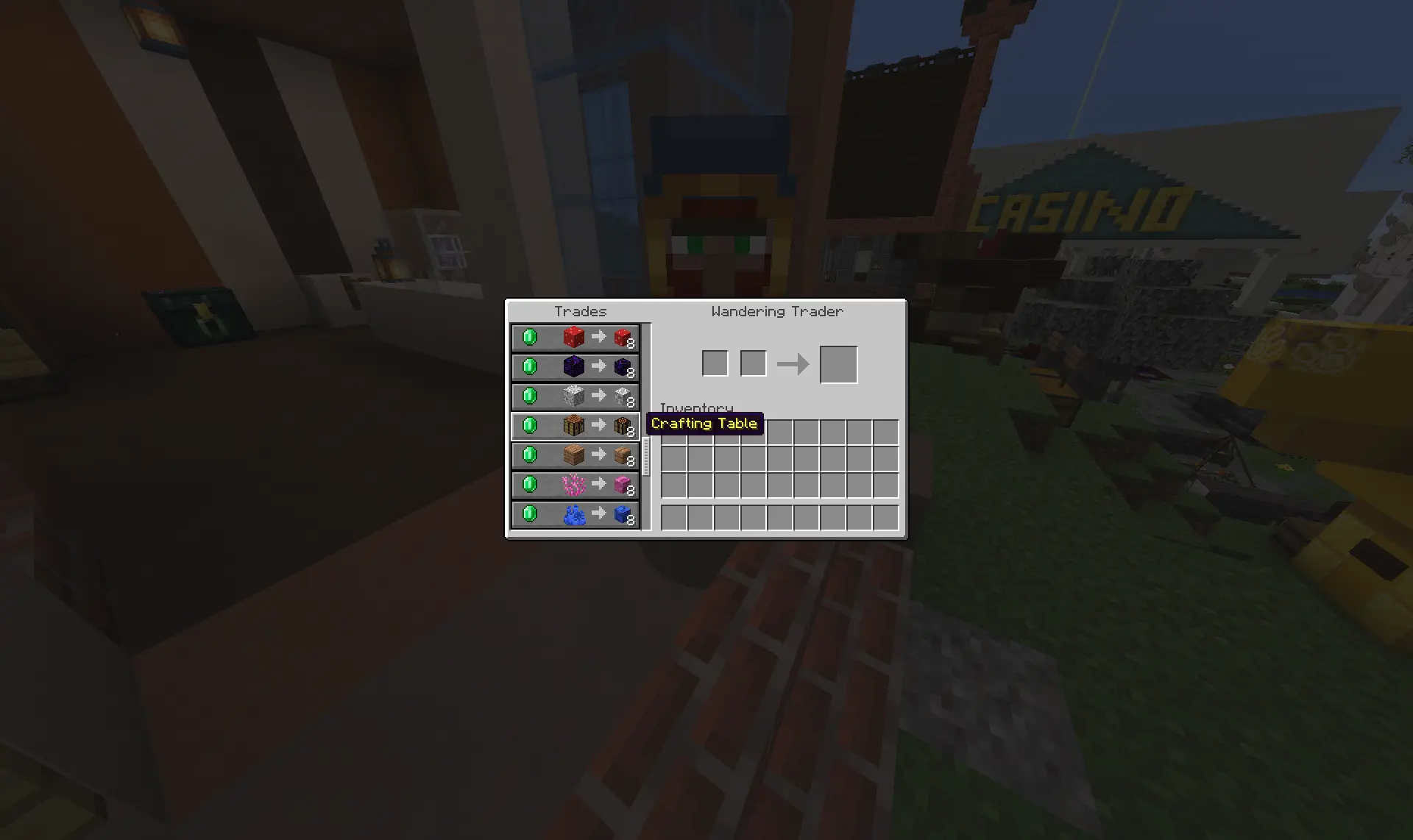
Task: Click the crying obsidian trade item
Action: point(575,366)
